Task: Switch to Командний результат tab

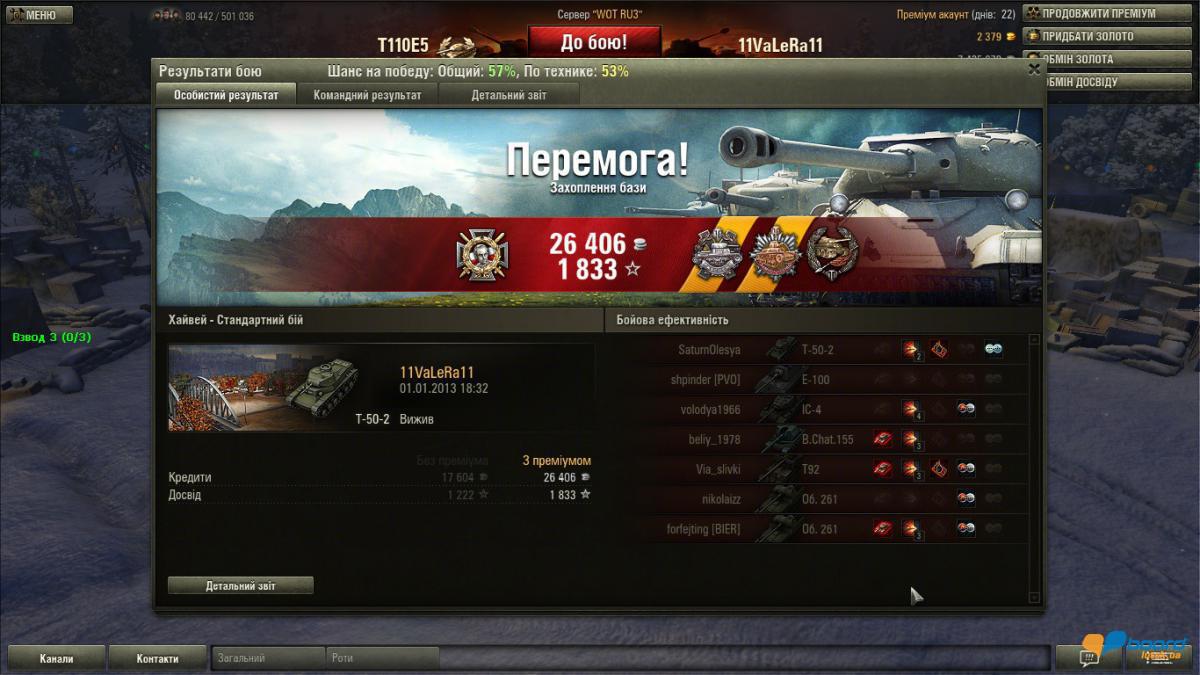Action: [367, 95]
